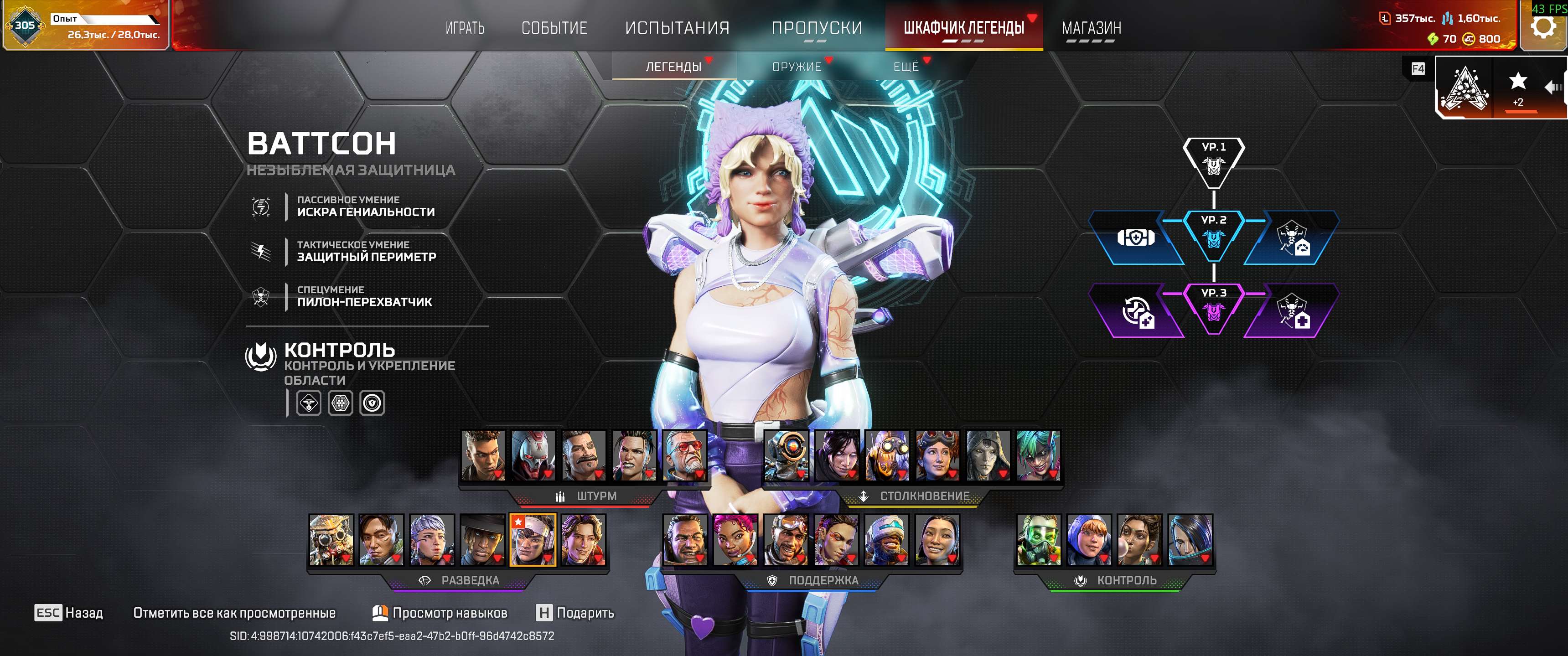
Task: Go to the ИСПЫТАНИЯ tab
Action: 677,28
